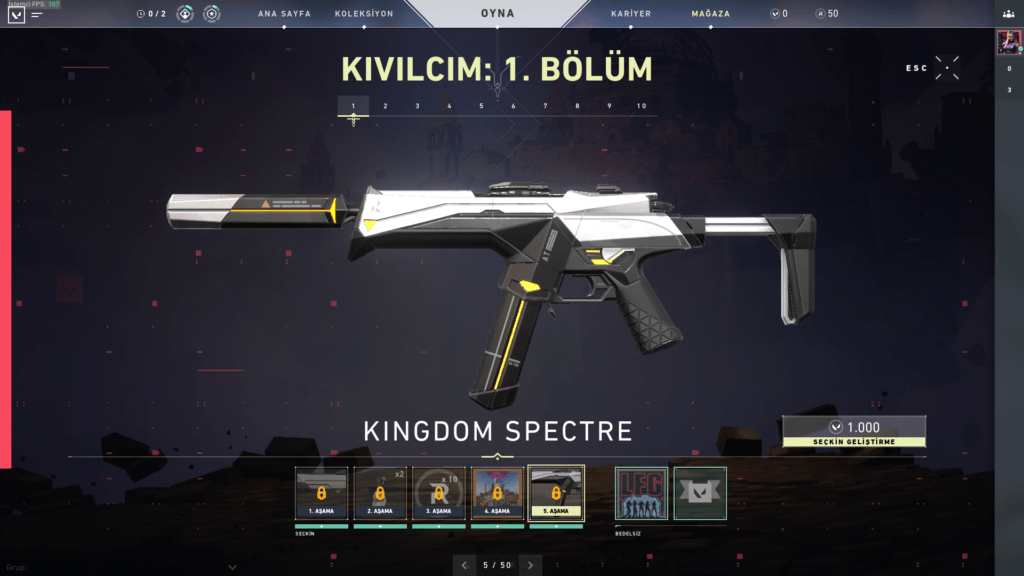The height and width of the screenshot is (576, 1024).
Task: Go to the next reward page arrow
Action: point(530,565)
